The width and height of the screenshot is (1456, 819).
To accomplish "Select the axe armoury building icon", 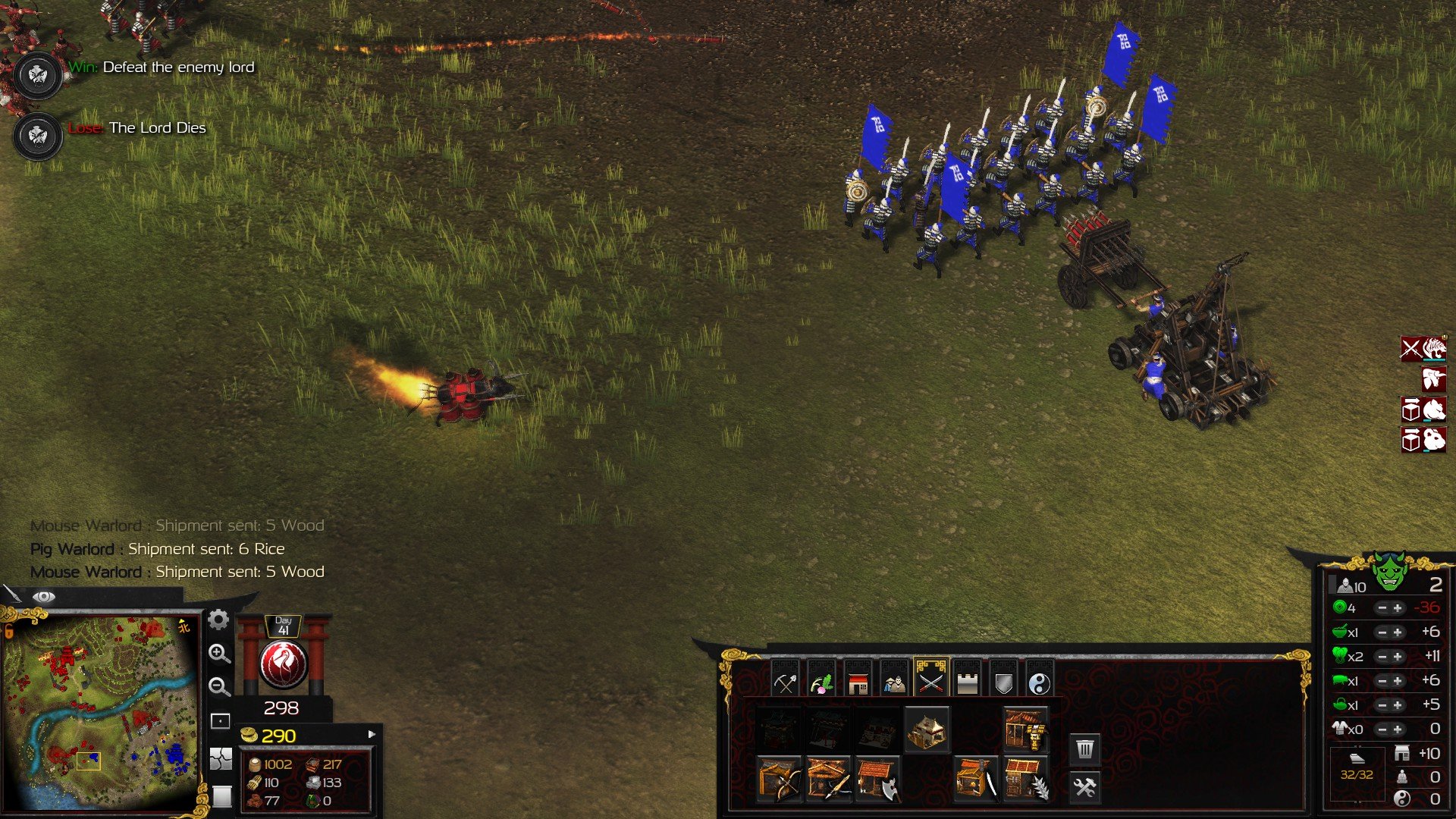I will pyautogui.click(x=877, y=780).
